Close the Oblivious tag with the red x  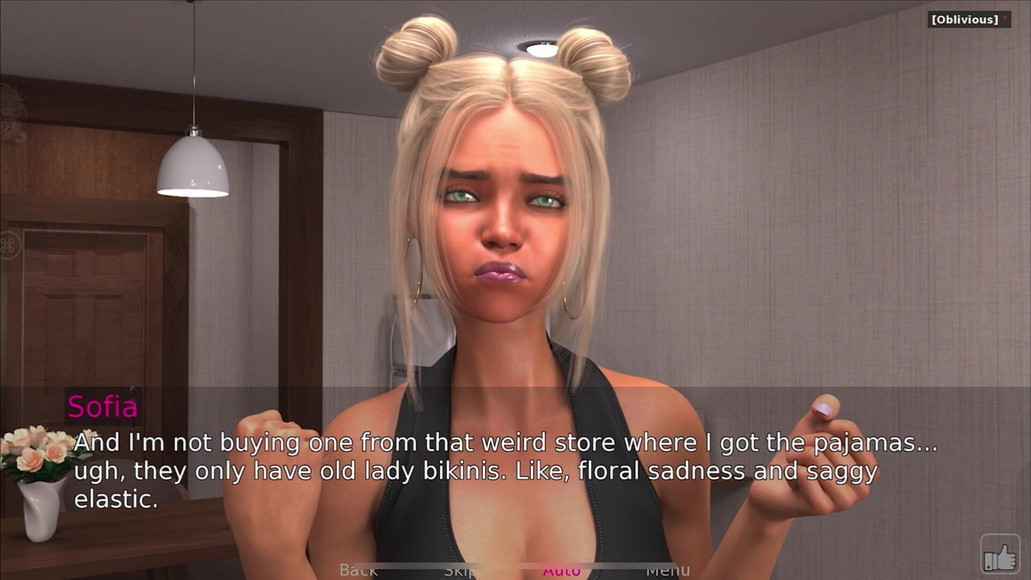(1004, 19)
